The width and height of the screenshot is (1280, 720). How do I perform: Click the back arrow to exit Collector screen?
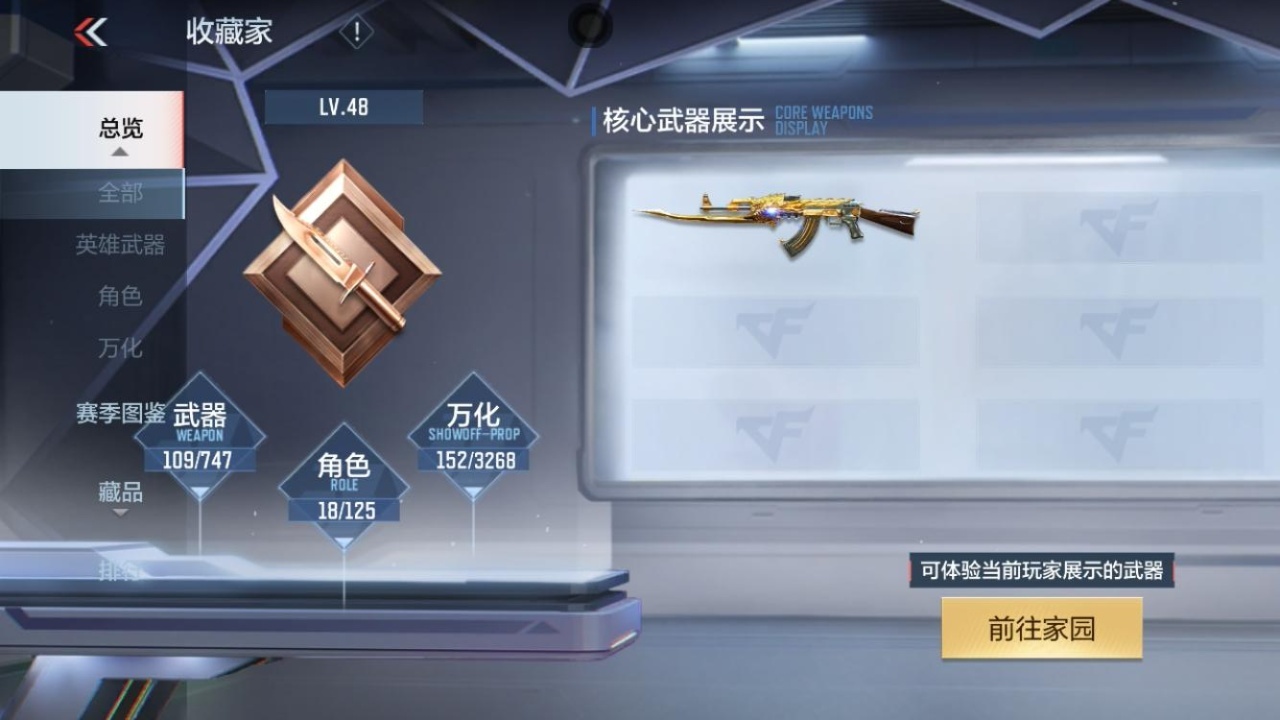pyautogui.click(x=90, y=31)
